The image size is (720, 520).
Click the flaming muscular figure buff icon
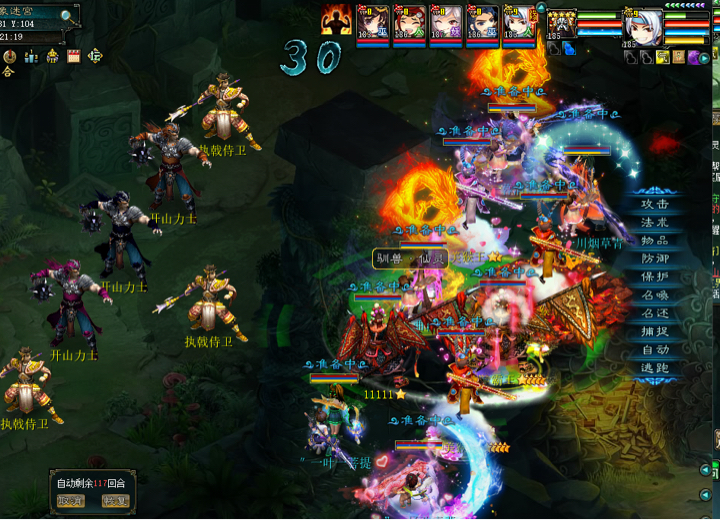click(337, 20)
